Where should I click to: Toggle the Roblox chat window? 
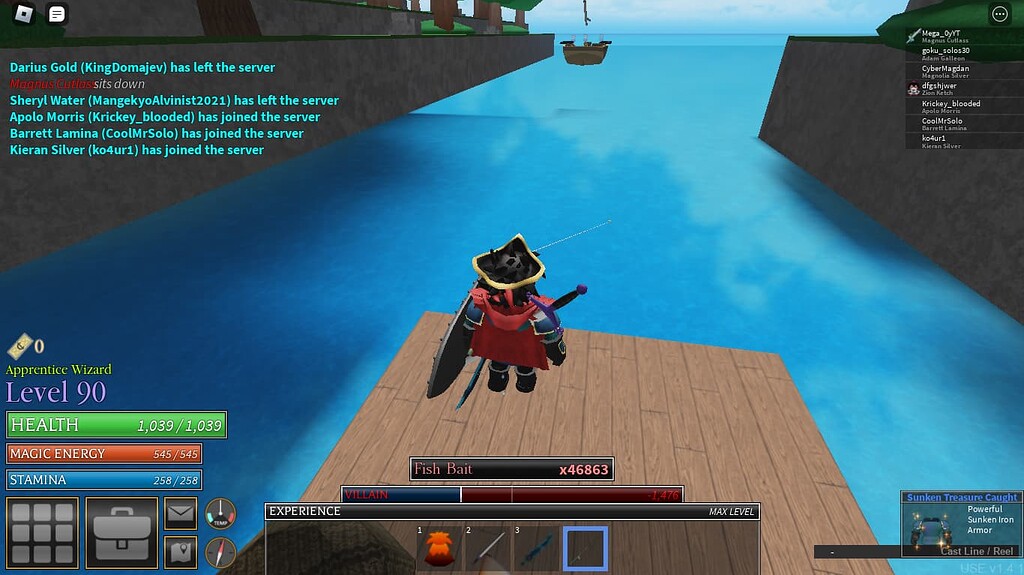tap(57, 14)
